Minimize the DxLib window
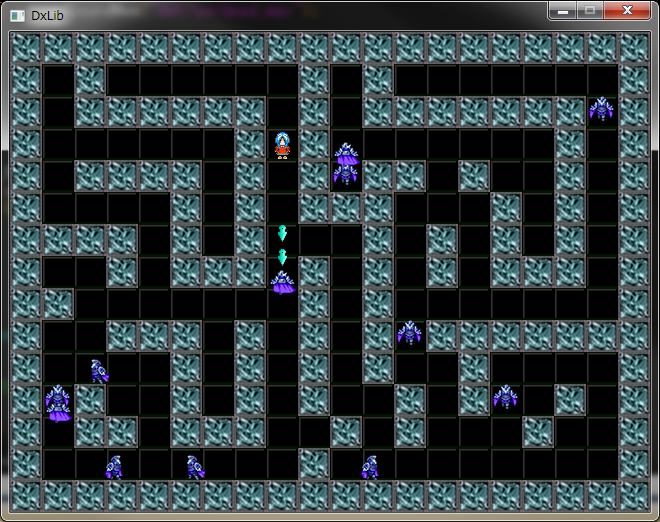660x522 pixels. 564,10
